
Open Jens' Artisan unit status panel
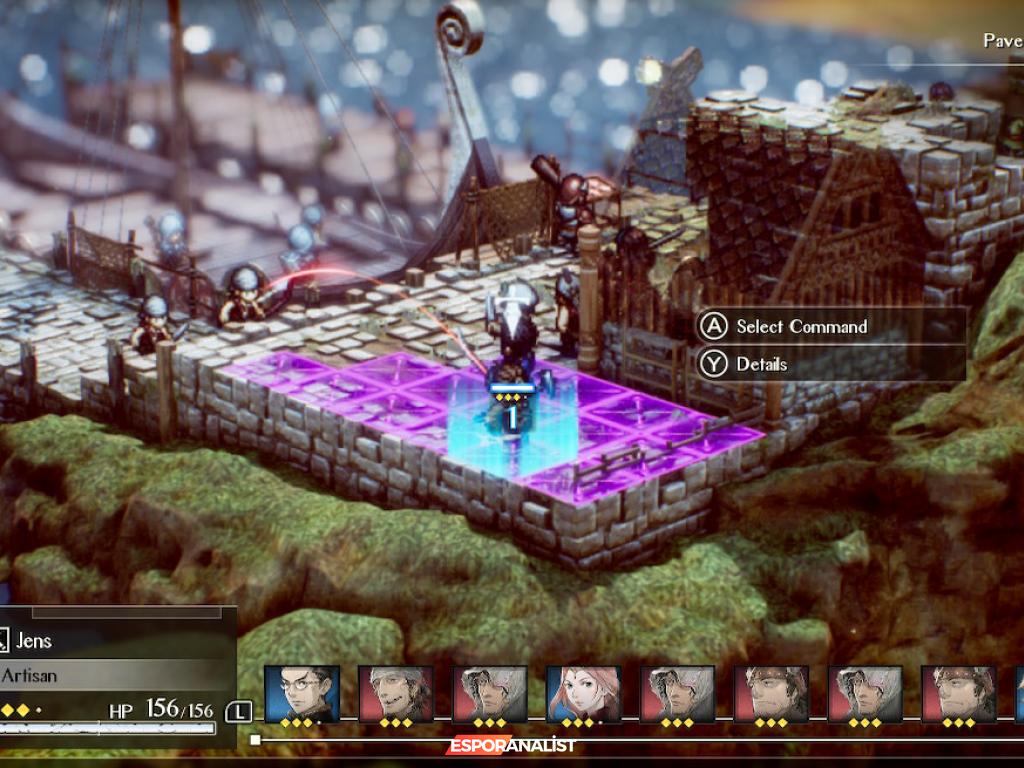click(110, 675)
